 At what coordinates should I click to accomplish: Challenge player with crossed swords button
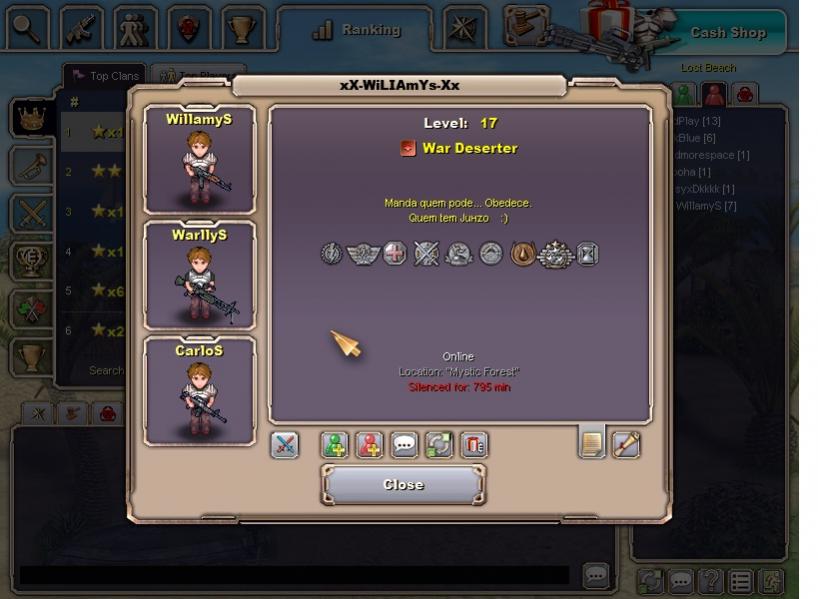coord(285,445)
